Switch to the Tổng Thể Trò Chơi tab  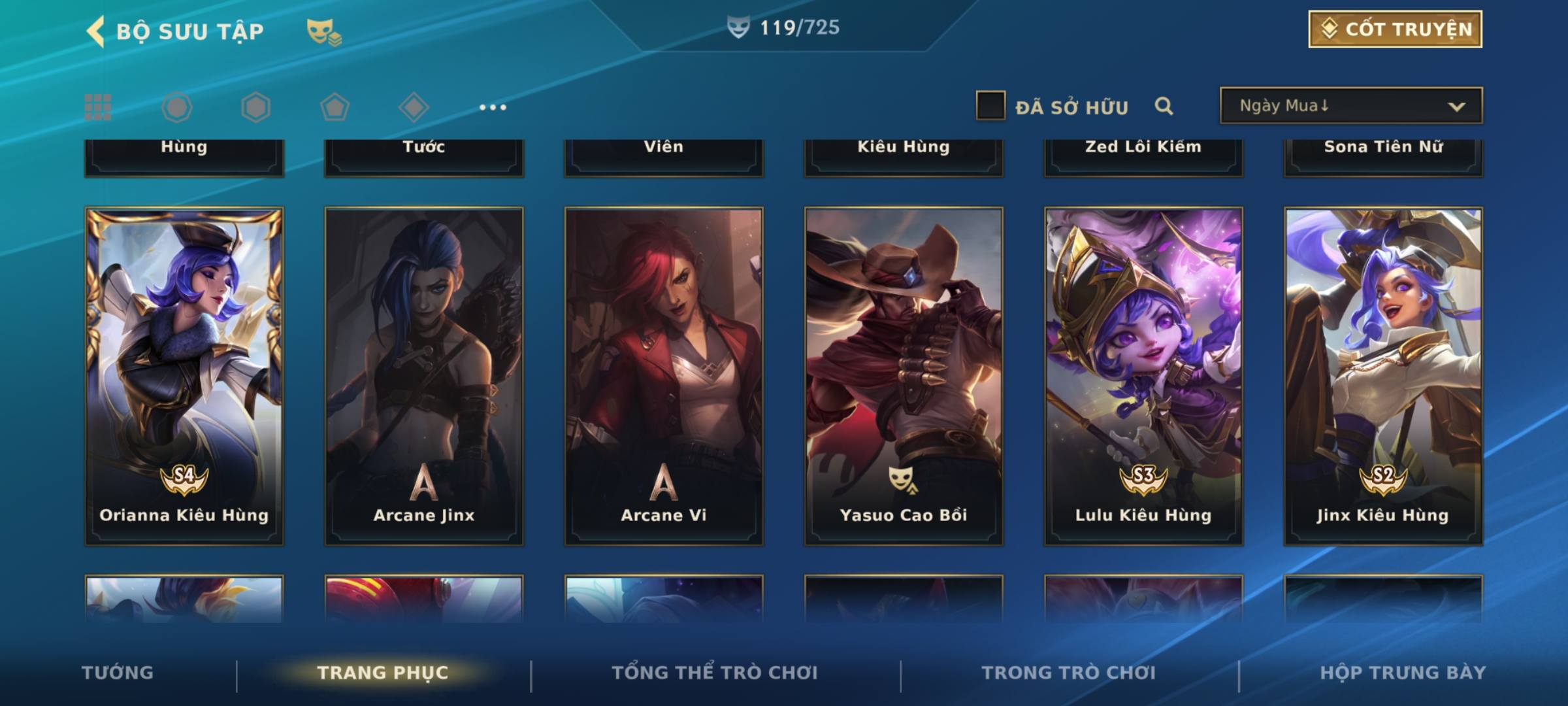(x=714, y=673)
